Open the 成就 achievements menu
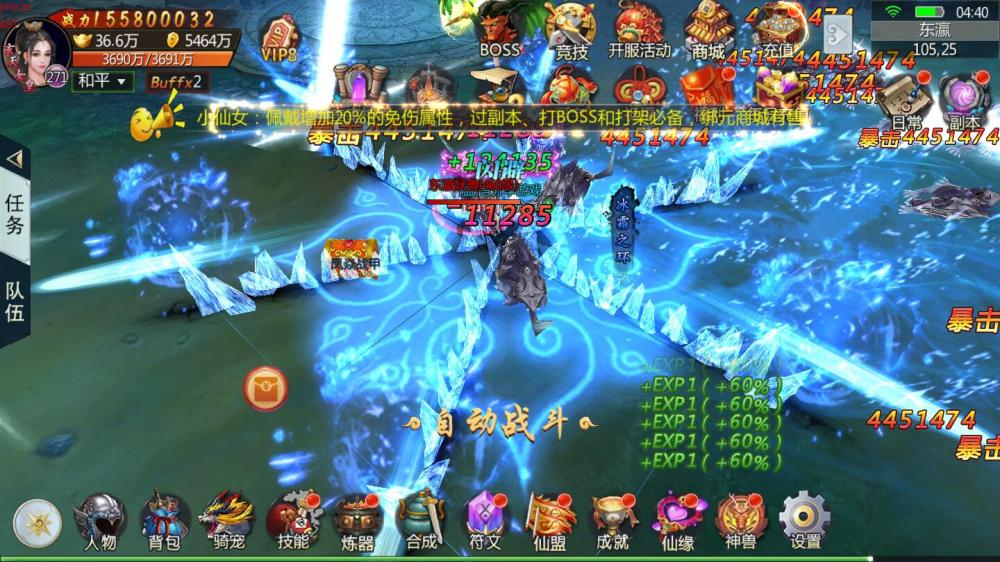 coord(612,520)
